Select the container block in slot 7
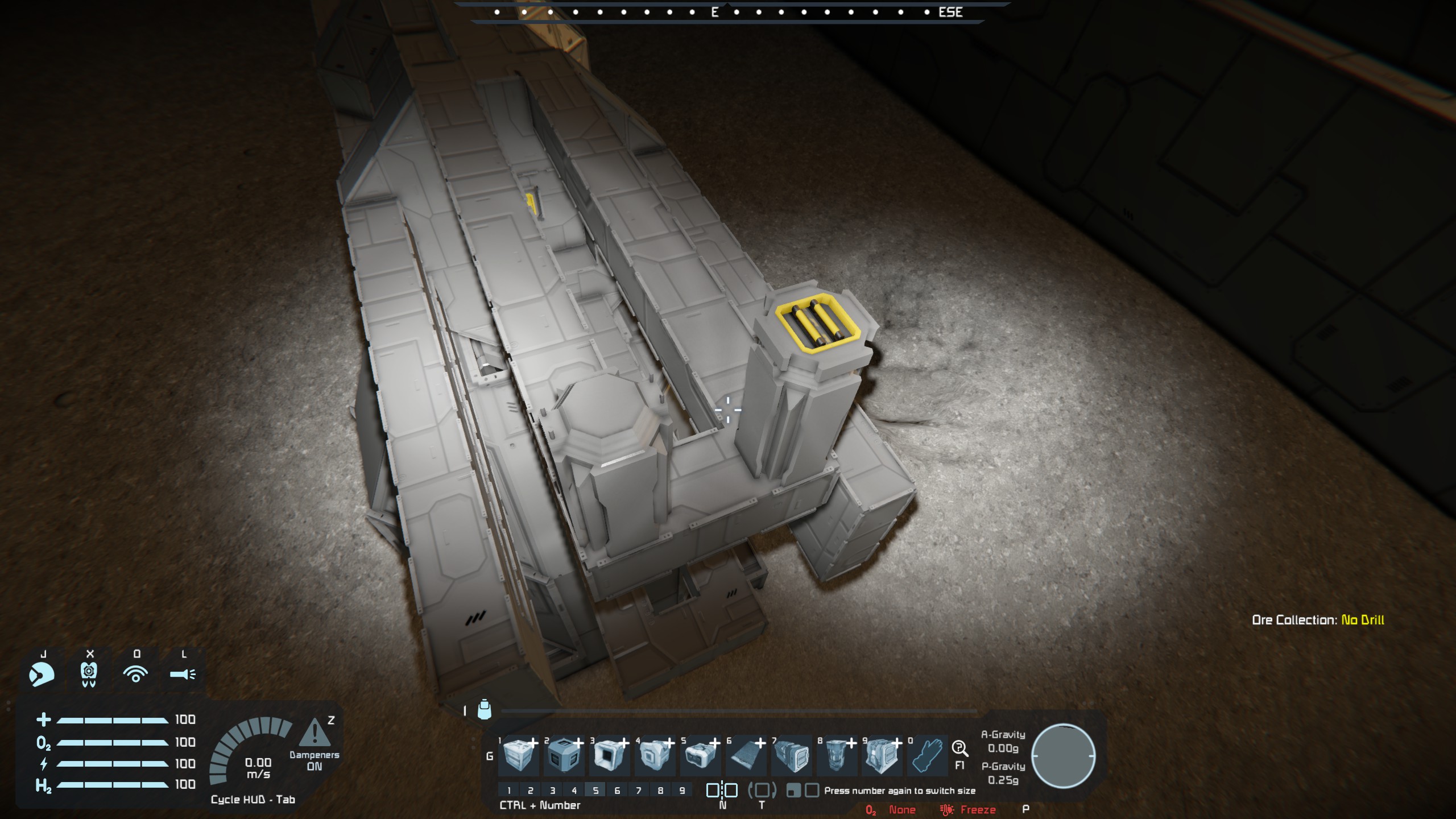 pyautogui.click(x=792, y=755)
